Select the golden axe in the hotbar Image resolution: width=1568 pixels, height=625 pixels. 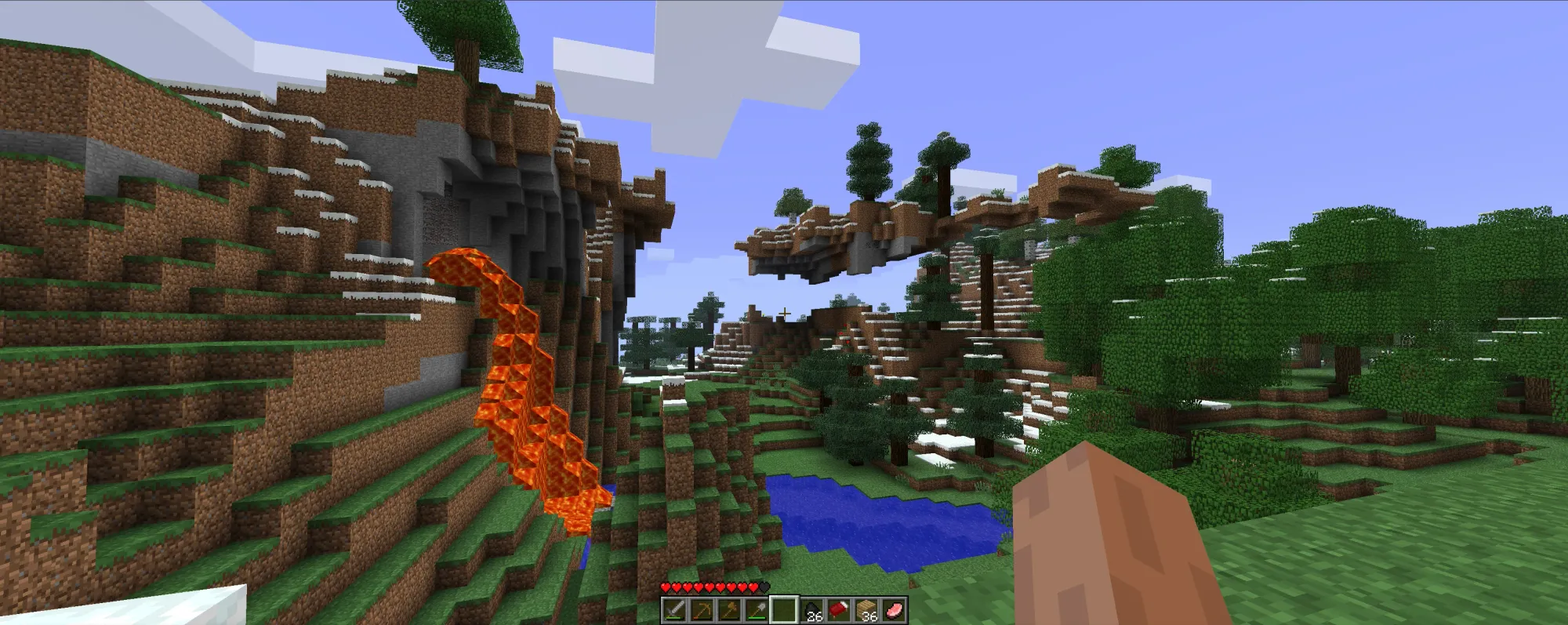click(728, 610)
